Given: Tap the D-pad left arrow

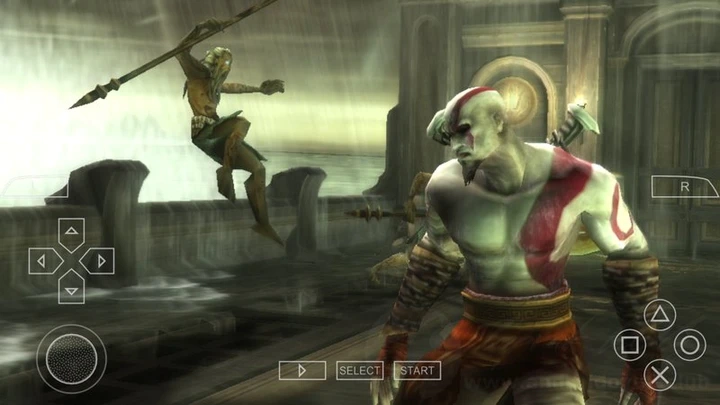Looking at the screenshot, I should point(43,262).
